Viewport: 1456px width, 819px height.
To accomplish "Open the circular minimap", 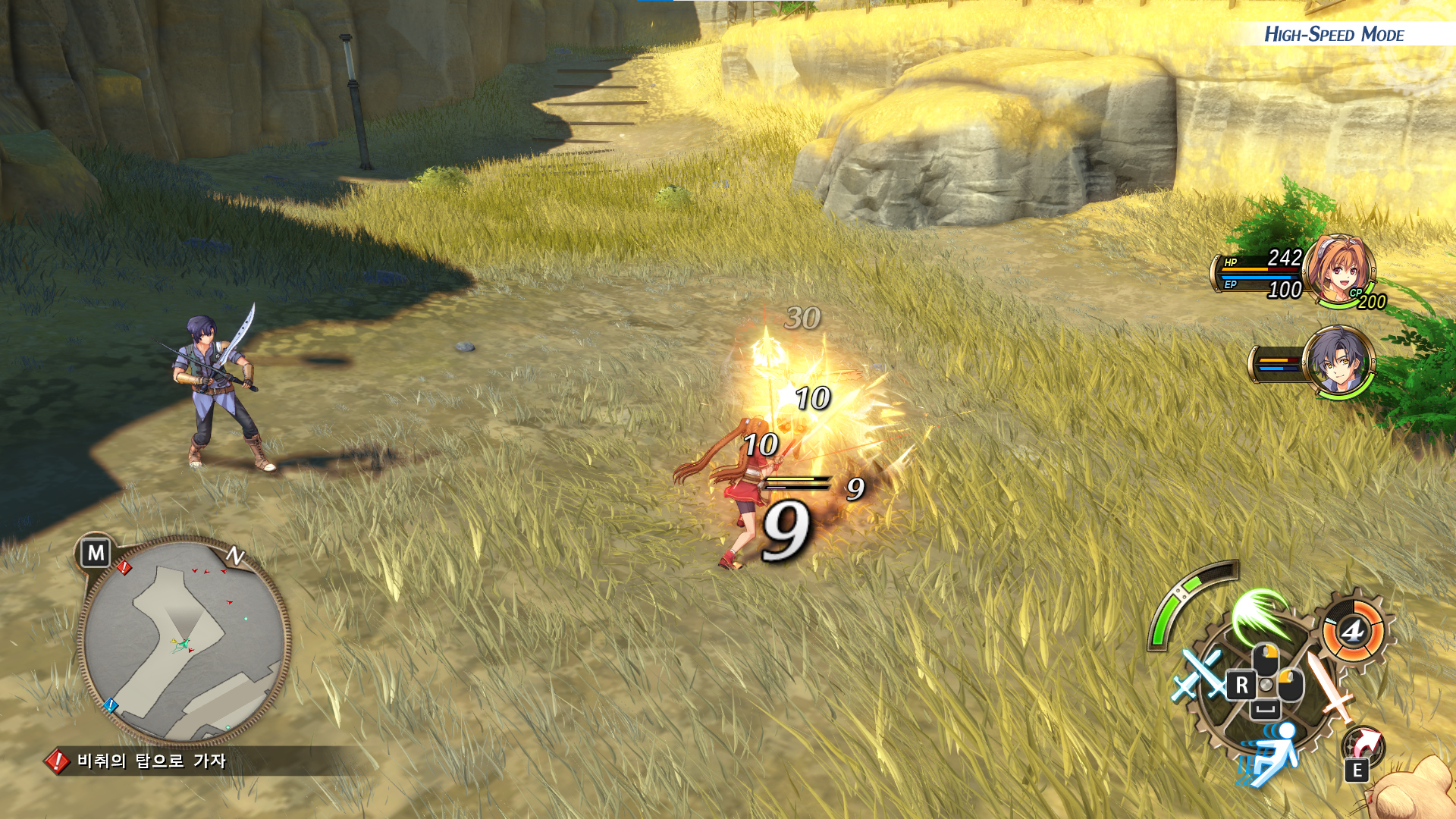I will [184, 641].
